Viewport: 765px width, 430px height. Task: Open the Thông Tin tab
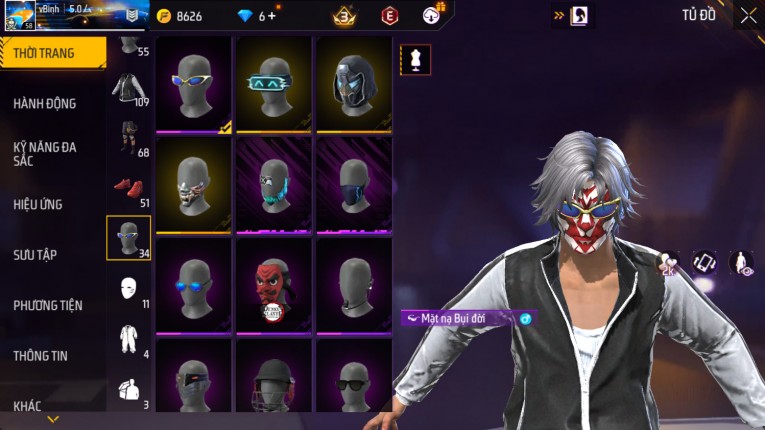coord(41,355)
